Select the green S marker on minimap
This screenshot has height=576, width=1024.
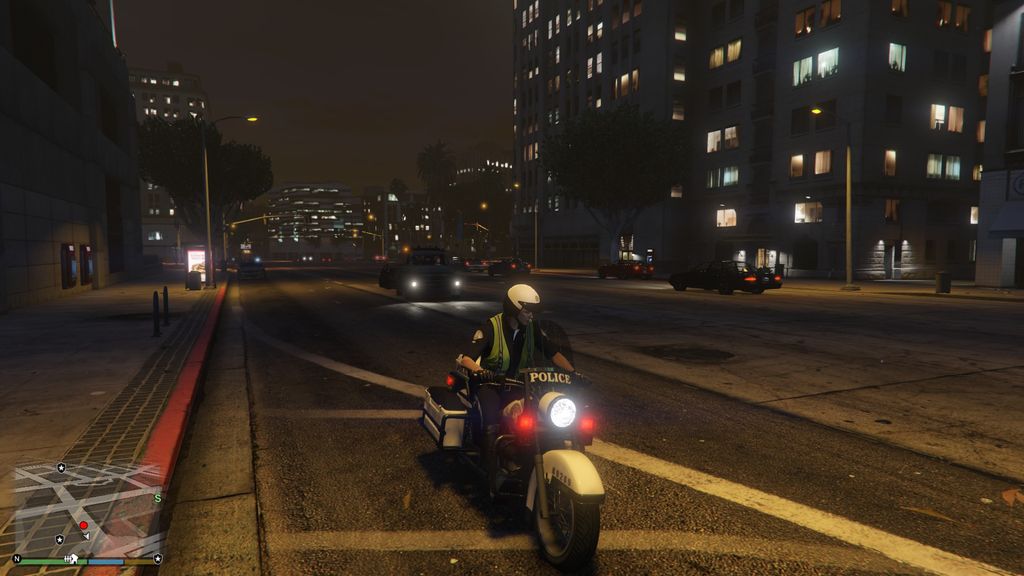[x=158, y=498]
